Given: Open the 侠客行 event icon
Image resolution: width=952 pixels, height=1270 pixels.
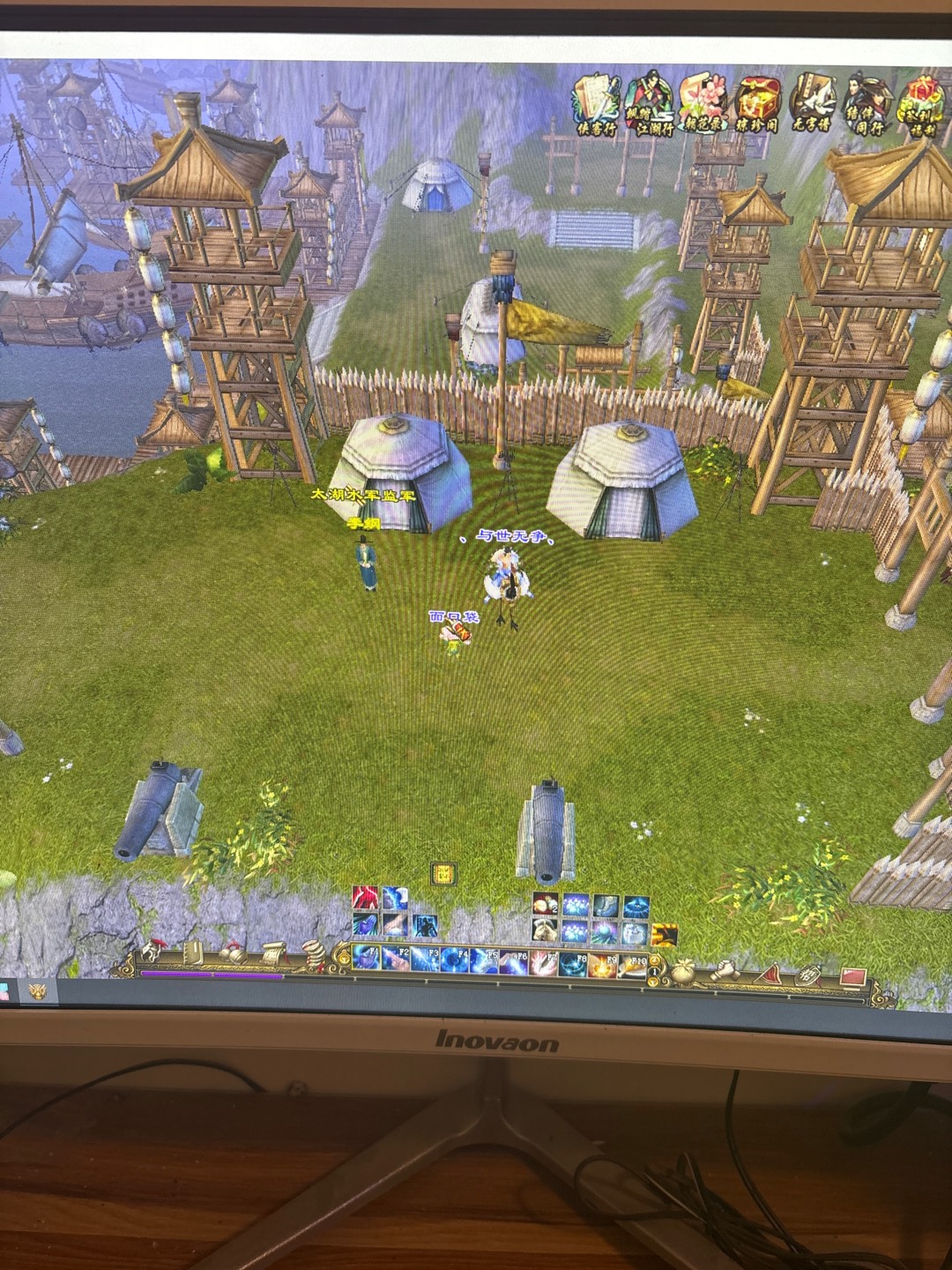Looking at the screenshot, I should point(597,104).
